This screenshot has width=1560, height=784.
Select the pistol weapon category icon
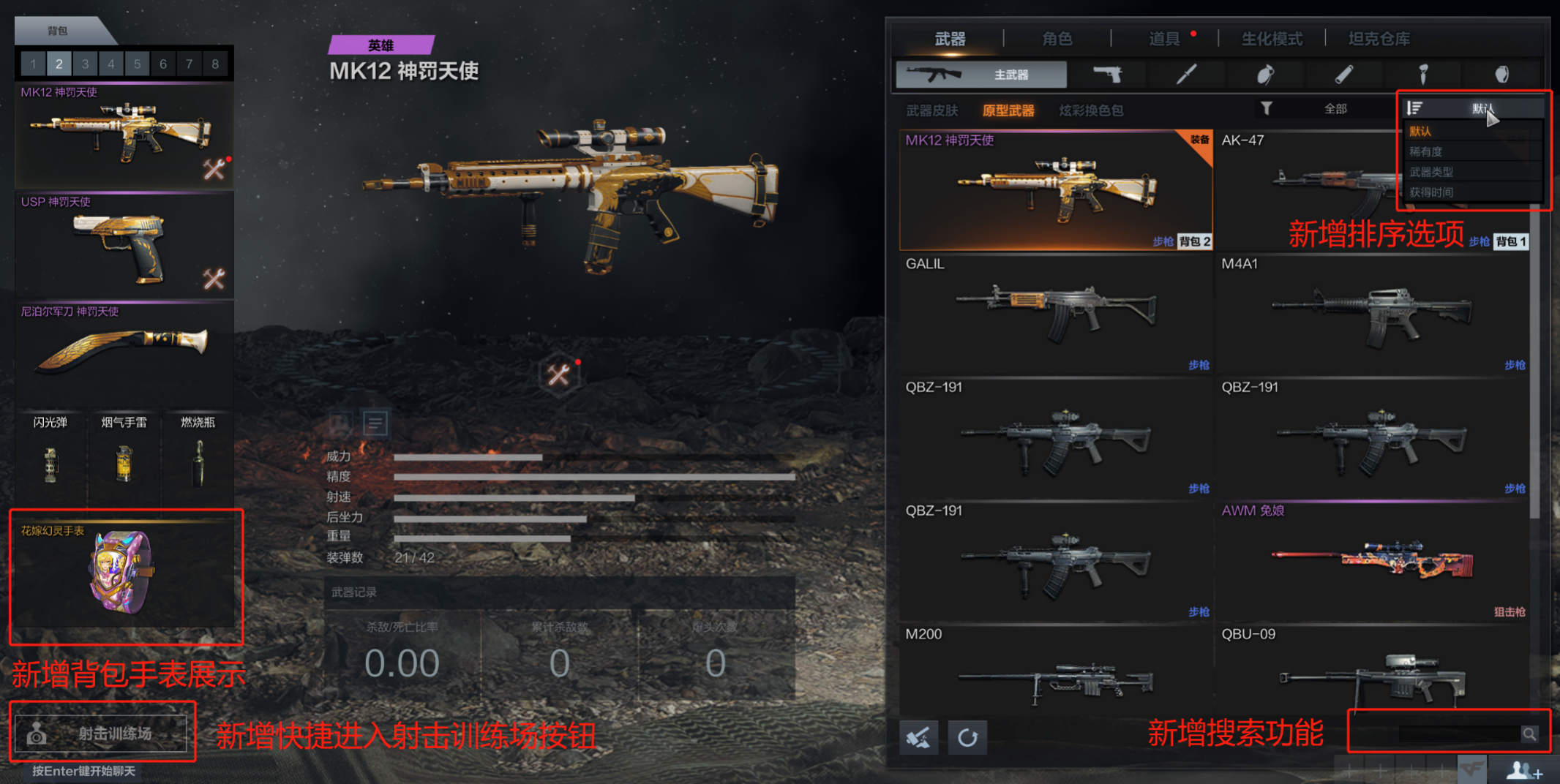pos(1107,74)
